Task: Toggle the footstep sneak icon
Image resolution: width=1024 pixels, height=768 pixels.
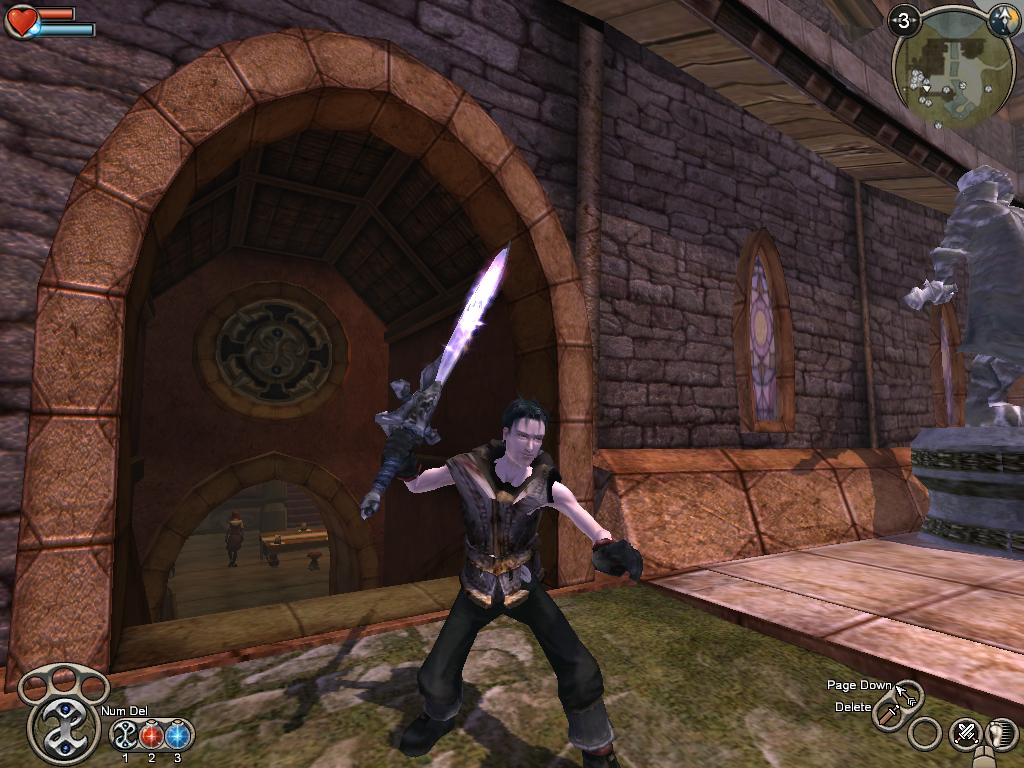Action: (999, 733)
